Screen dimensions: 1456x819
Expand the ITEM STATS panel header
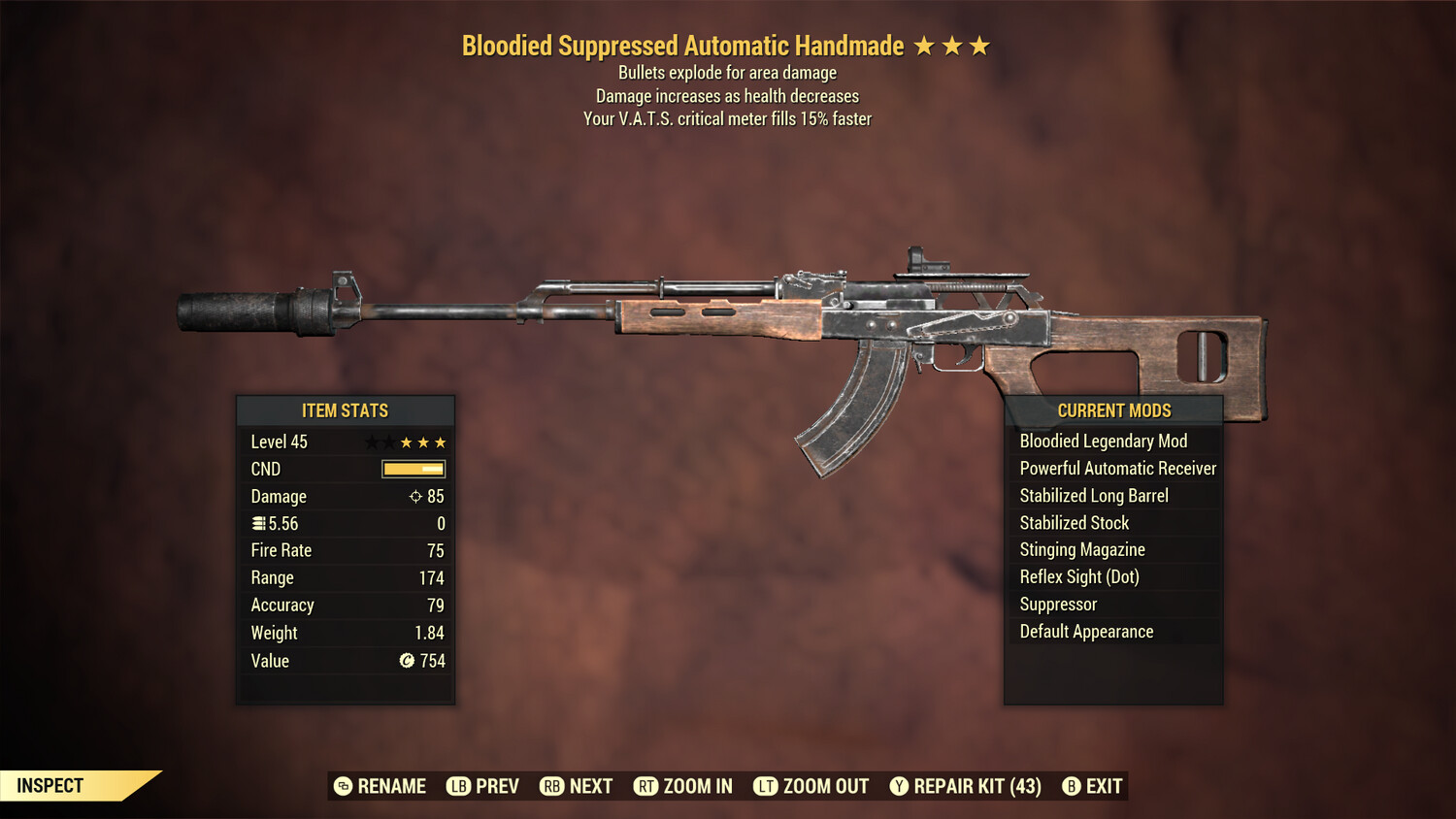tap(346, 410)
